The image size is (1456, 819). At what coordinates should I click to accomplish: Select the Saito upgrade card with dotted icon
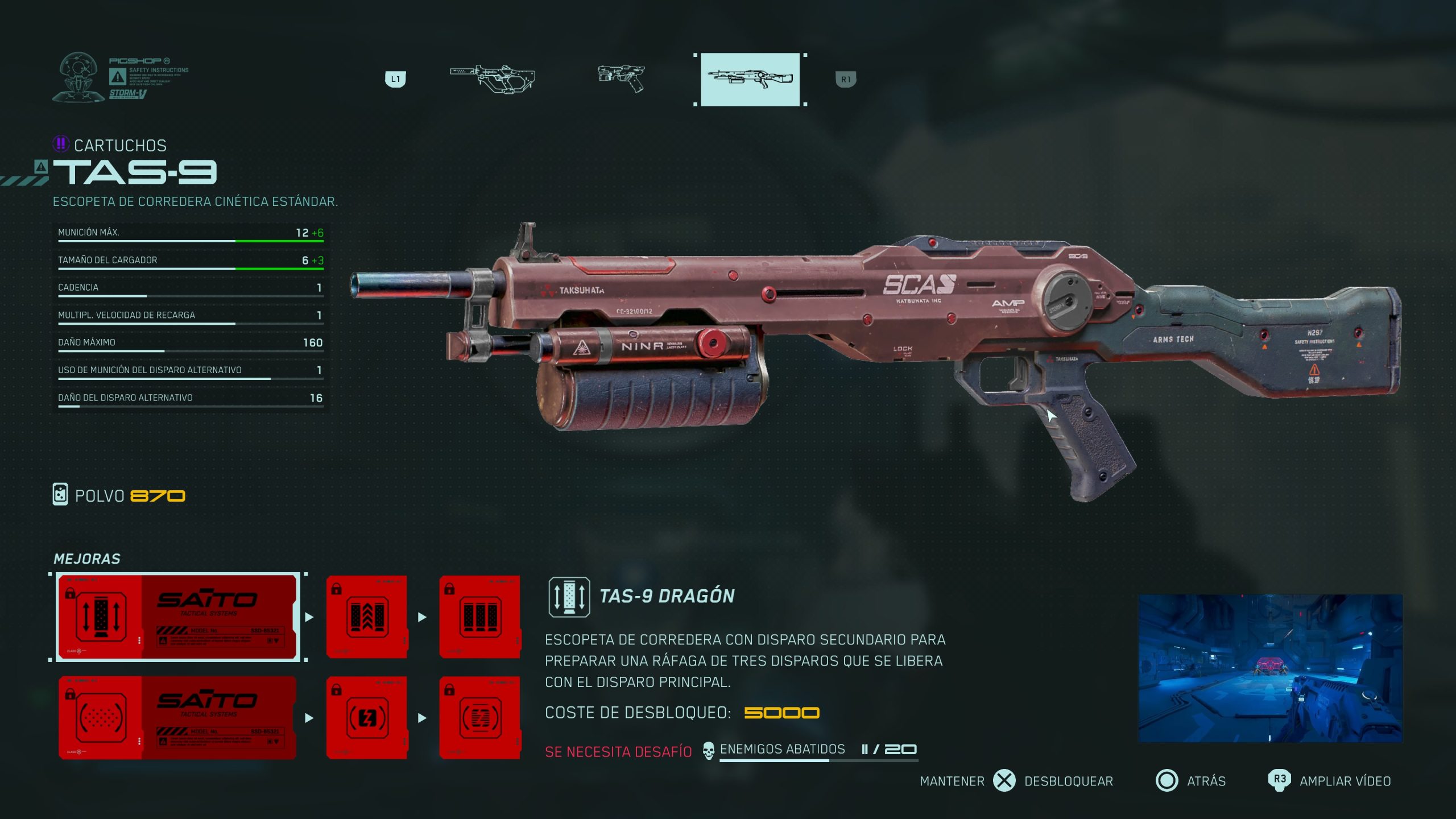point(177,717)
